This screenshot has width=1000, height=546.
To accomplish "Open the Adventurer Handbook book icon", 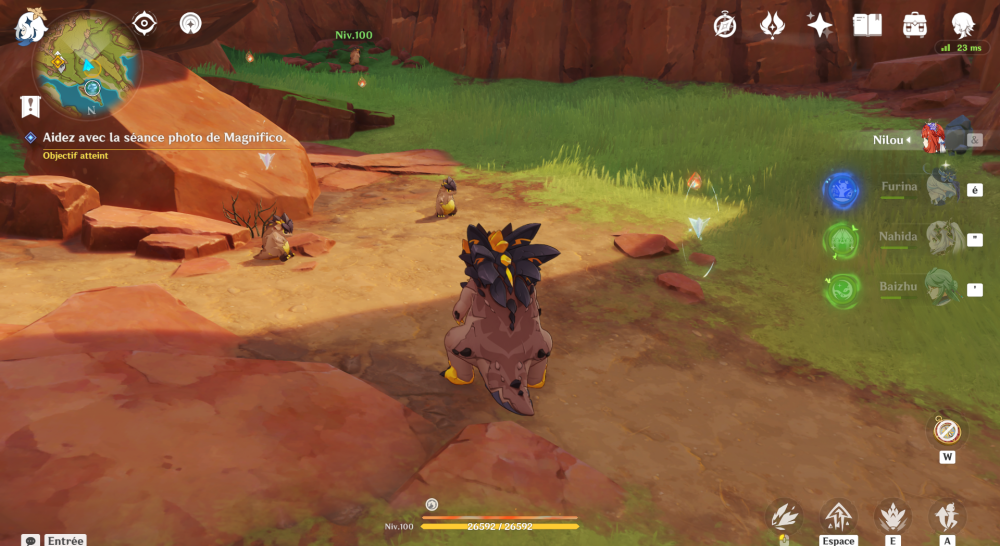I will 867,25.
